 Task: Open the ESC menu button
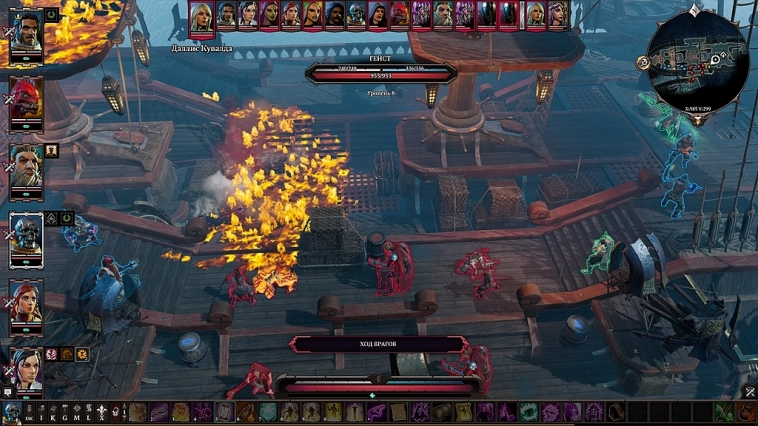click(x=29, y=411)
